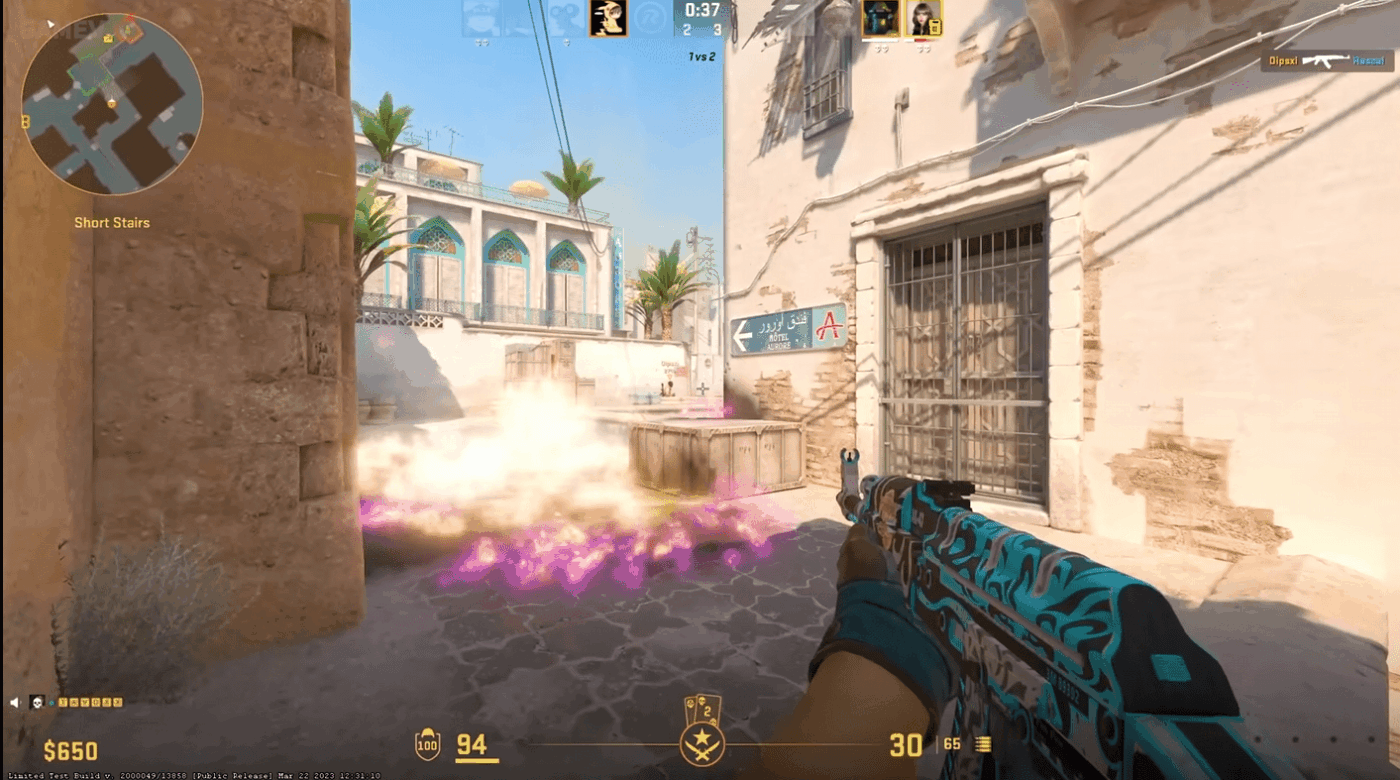Click the skull icon in the bottom-left HUD
The height and width of the screenshot is (780, 1400).
37,703
